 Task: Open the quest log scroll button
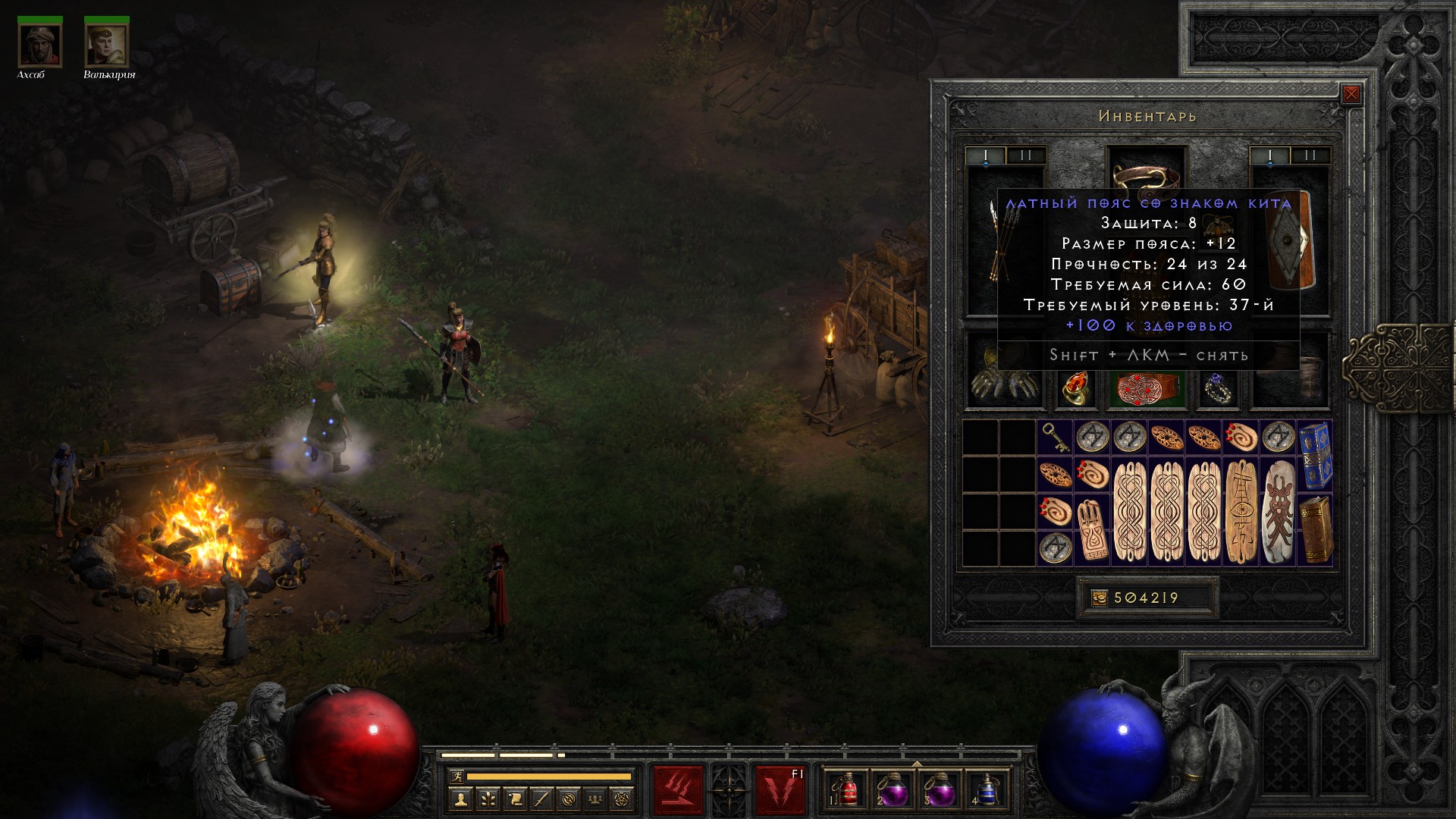coord(514,799)
